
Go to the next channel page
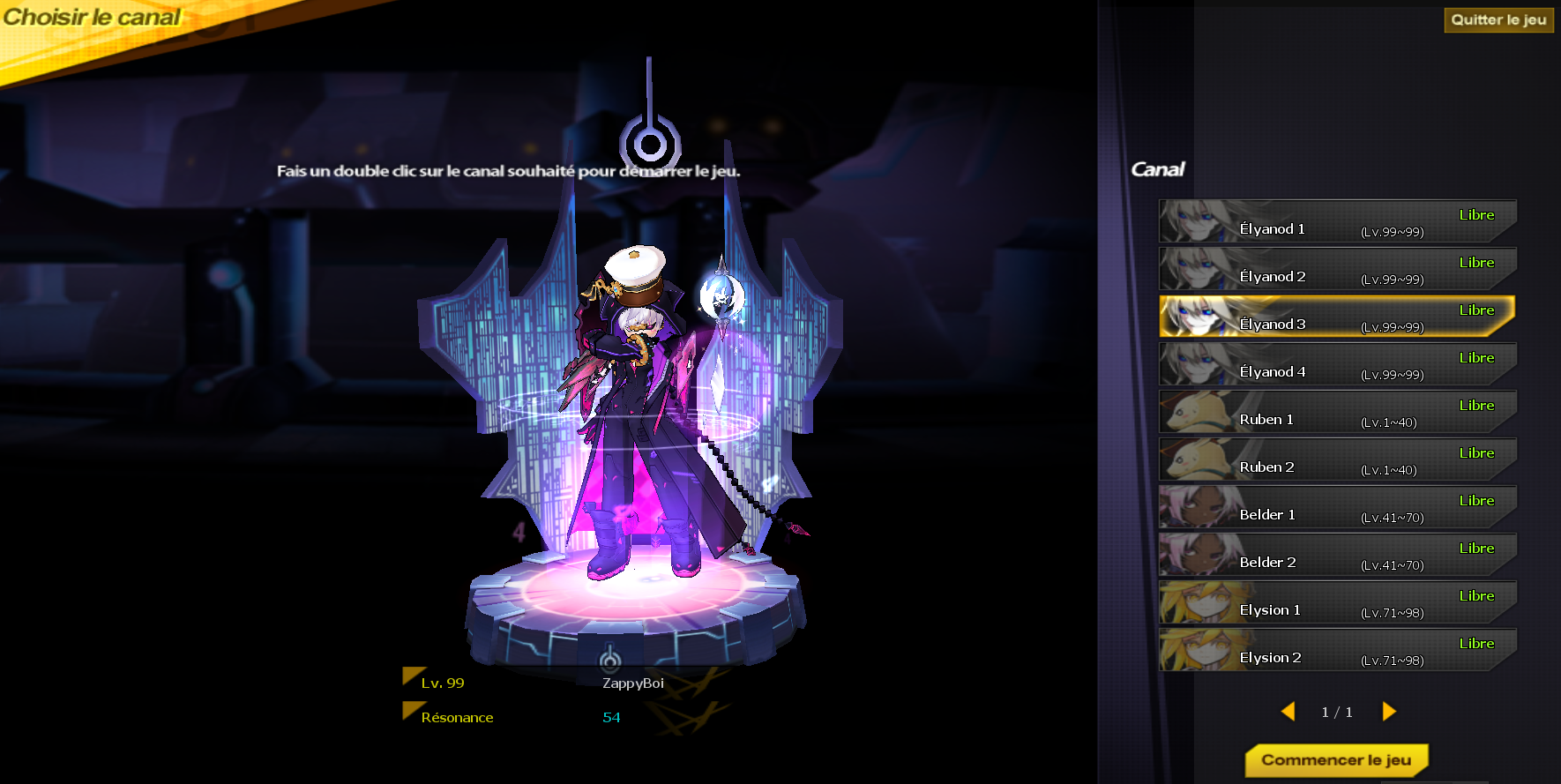click(1389, 712)
